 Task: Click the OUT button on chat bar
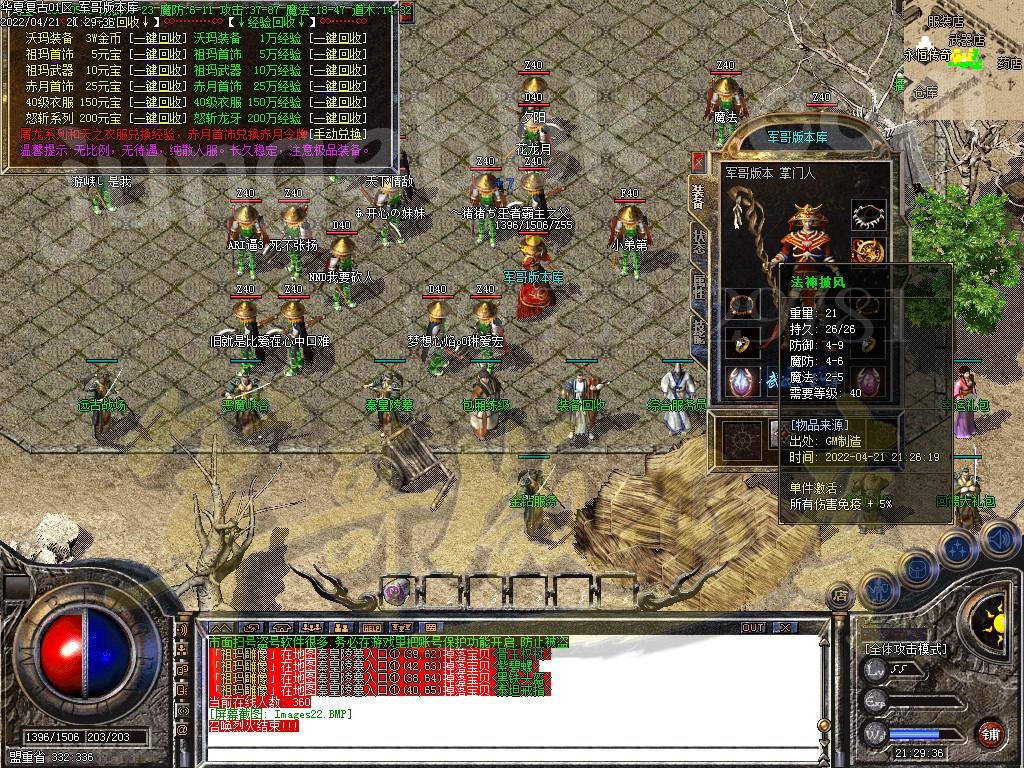click(752, 628)
